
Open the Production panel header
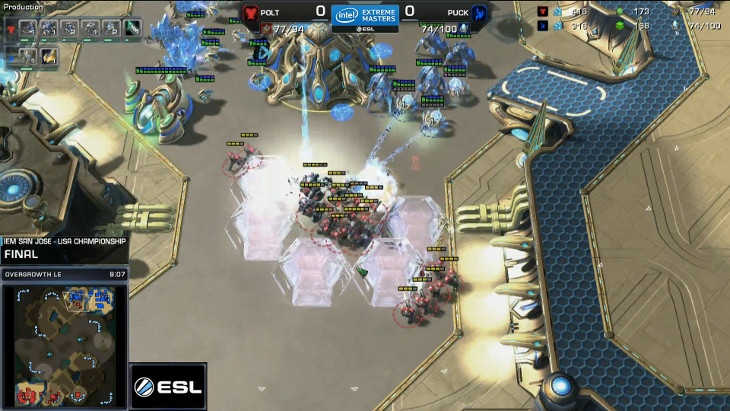click(24, 6)
